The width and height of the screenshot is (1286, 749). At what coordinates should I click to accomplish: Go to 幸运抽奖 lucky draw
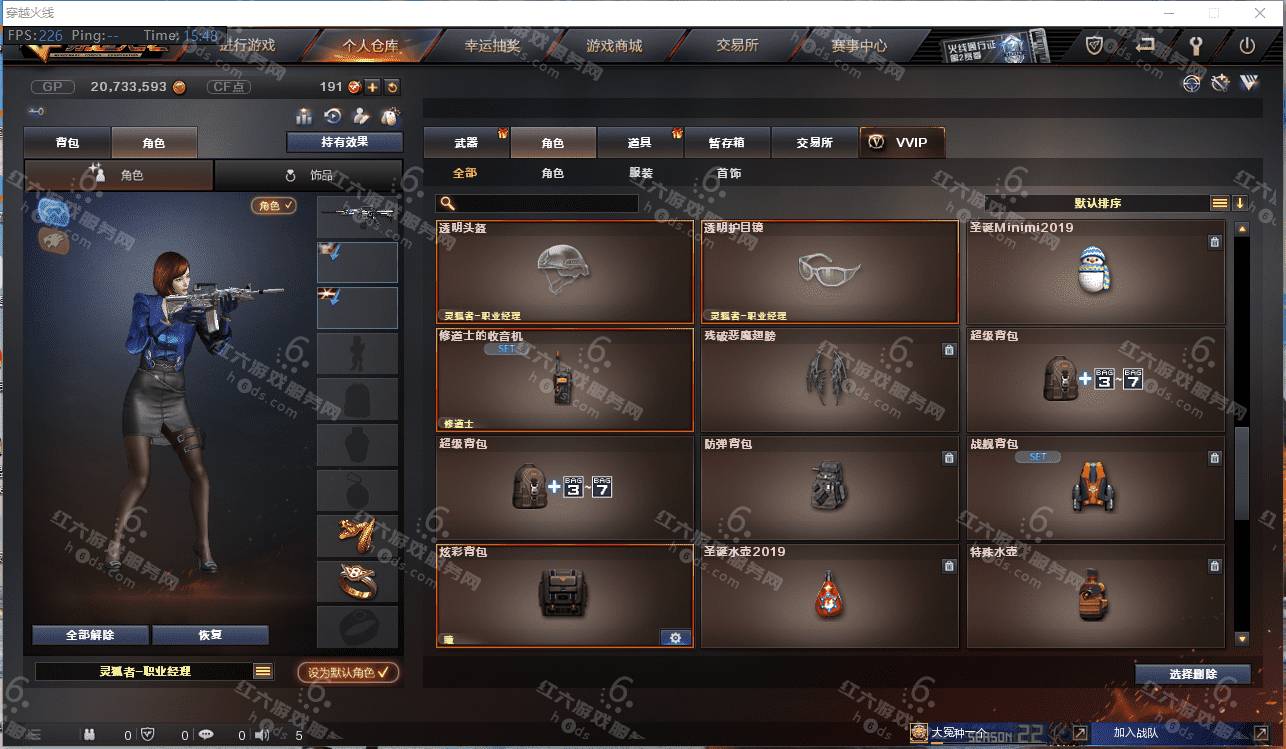click(x=492, y=46)
